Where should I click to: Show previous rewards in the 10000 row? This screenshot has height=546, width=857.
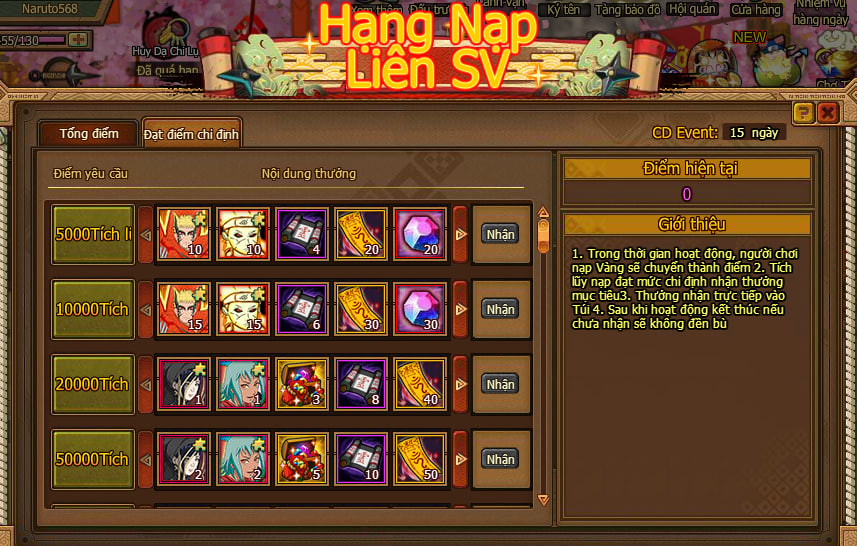tap(145, 309)
